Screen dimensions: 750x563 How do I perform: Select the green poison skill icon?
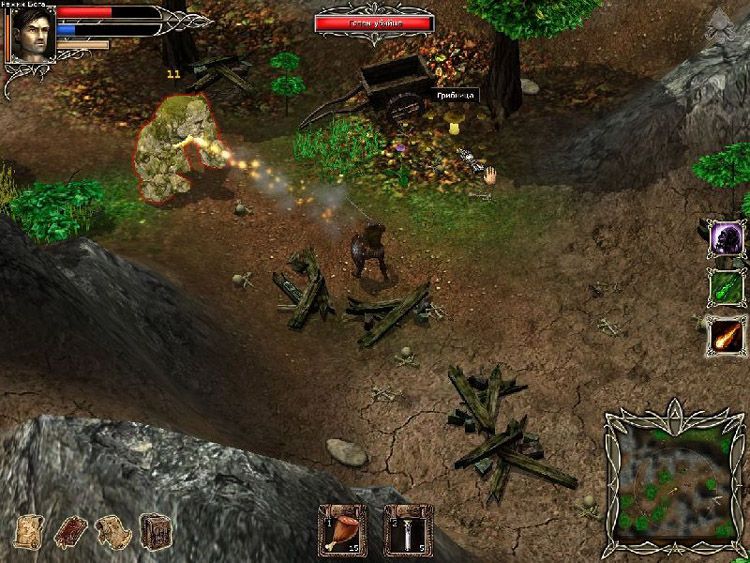pyautogui.click(x=726, y=287)
